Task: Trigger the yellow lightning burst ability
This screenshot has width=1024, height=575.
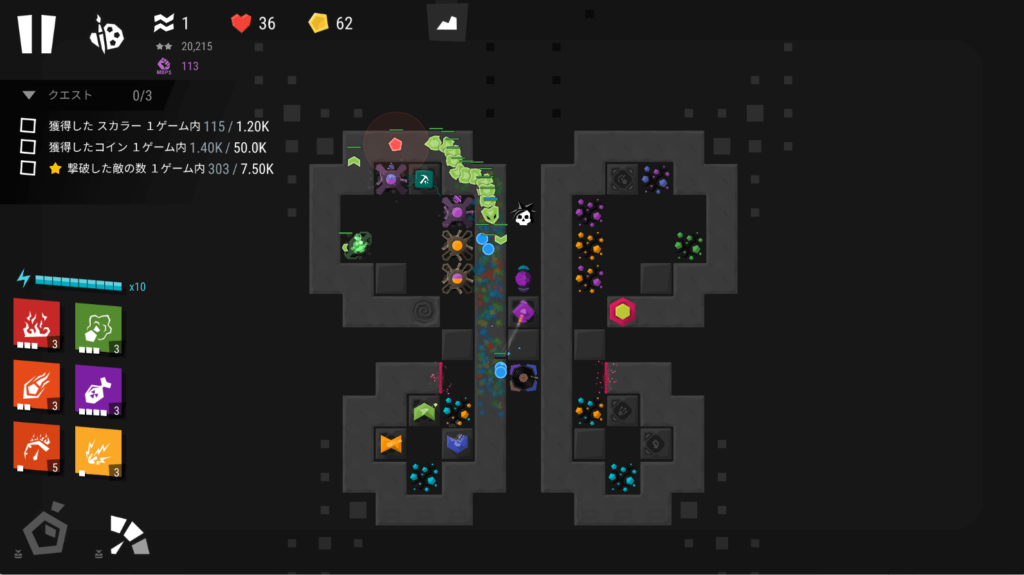Action: (98, 449)
